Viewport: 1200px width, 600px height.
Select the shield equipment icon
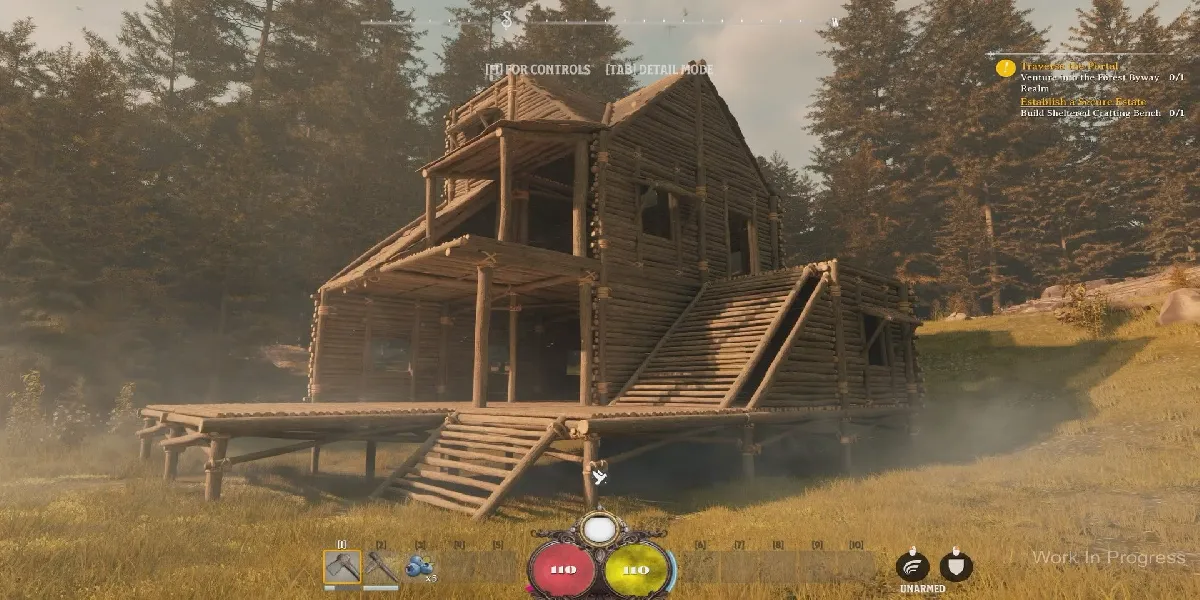click(956, 566)
